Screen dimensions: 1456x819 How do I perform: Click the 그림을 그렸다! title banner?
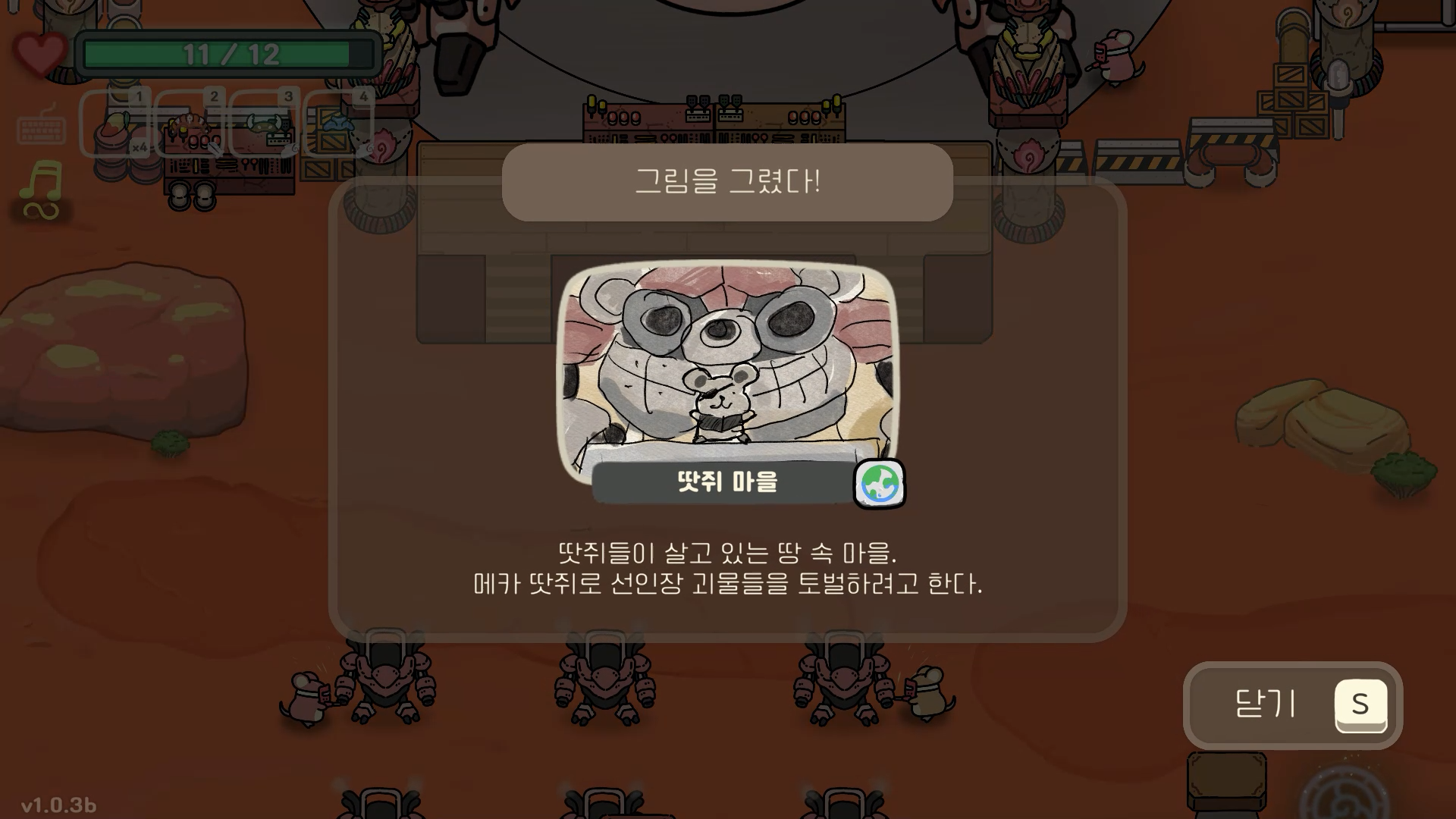point(728,183)
